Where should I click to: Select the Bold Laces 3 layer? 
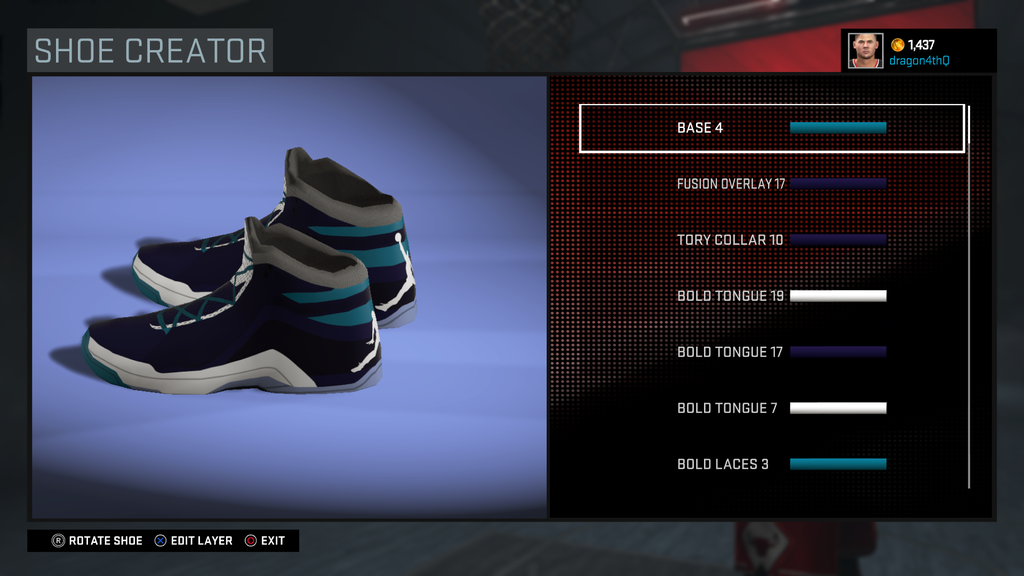771,464
